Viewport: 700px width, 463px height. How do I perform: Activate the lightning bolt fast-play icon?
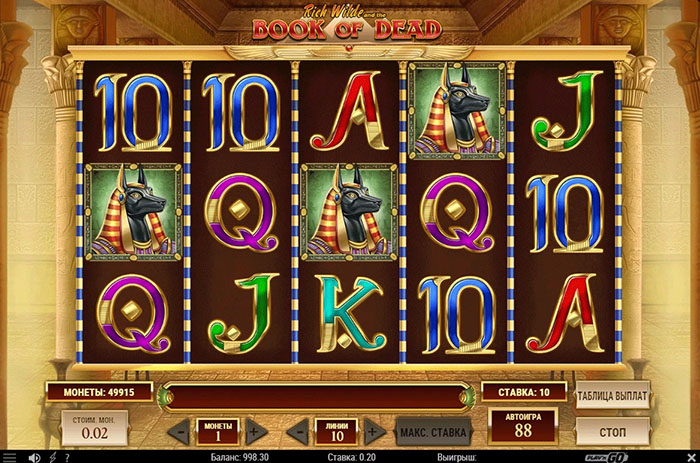coord(54,456)
